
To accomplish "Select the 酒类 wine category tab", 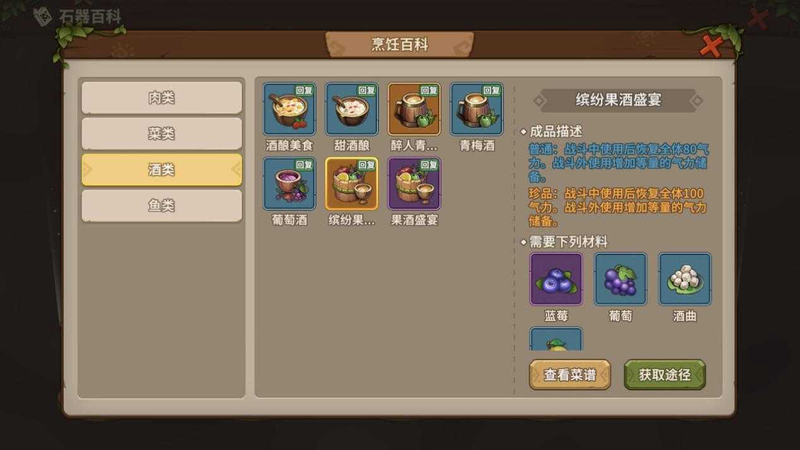I will pos(161,170).
